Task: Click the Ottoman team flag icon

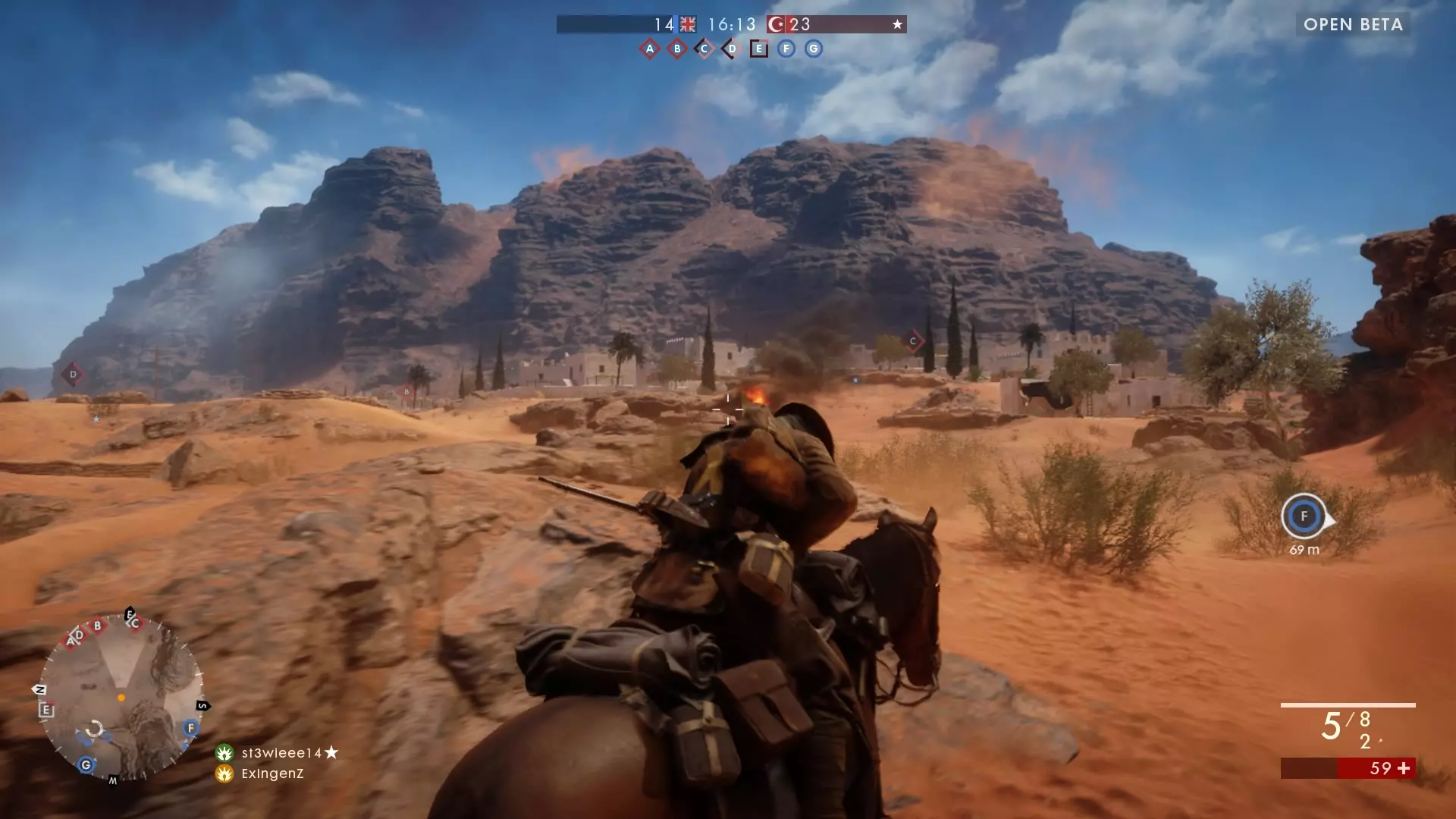Action: (x=776, y=24)
